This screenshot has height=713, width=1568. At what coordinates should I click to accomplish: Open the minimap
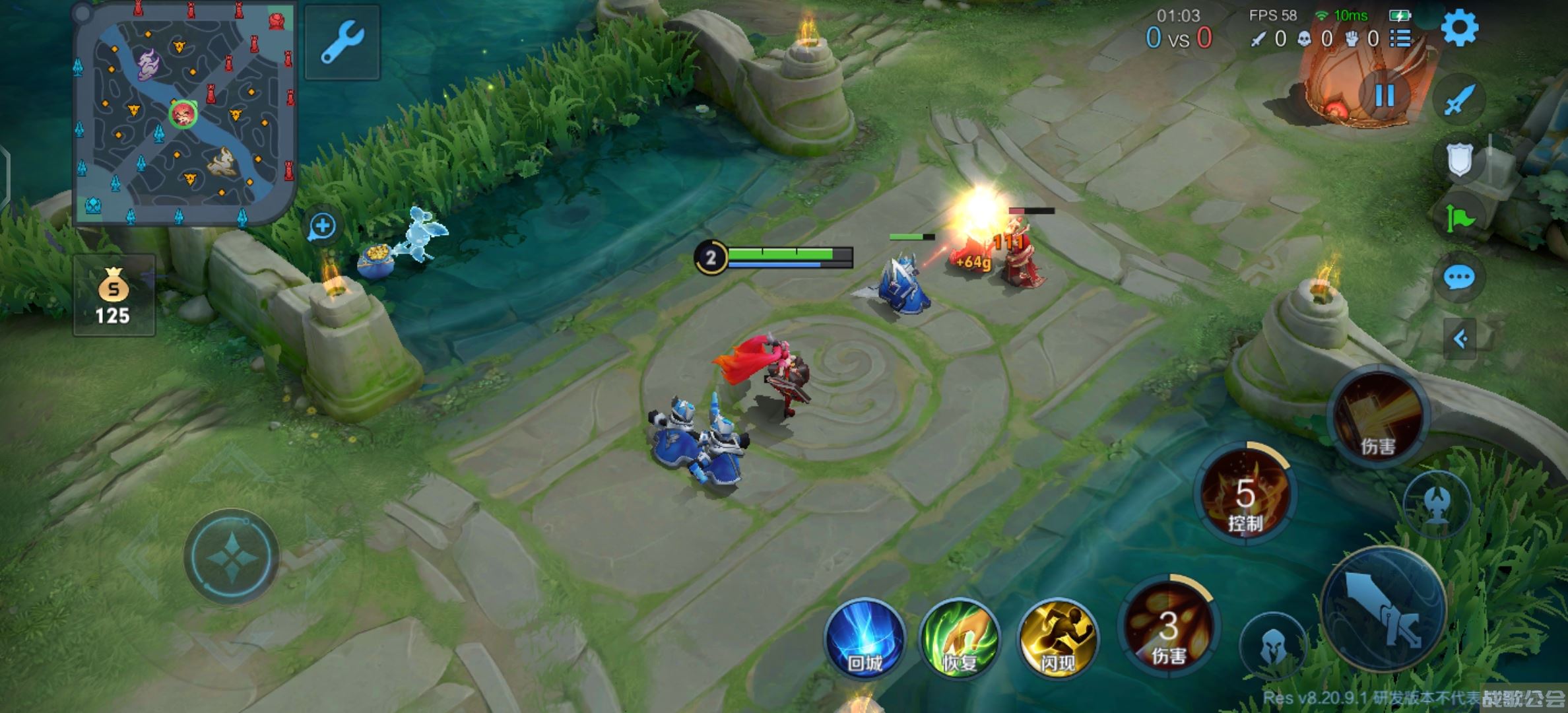(x=184, y=114)
